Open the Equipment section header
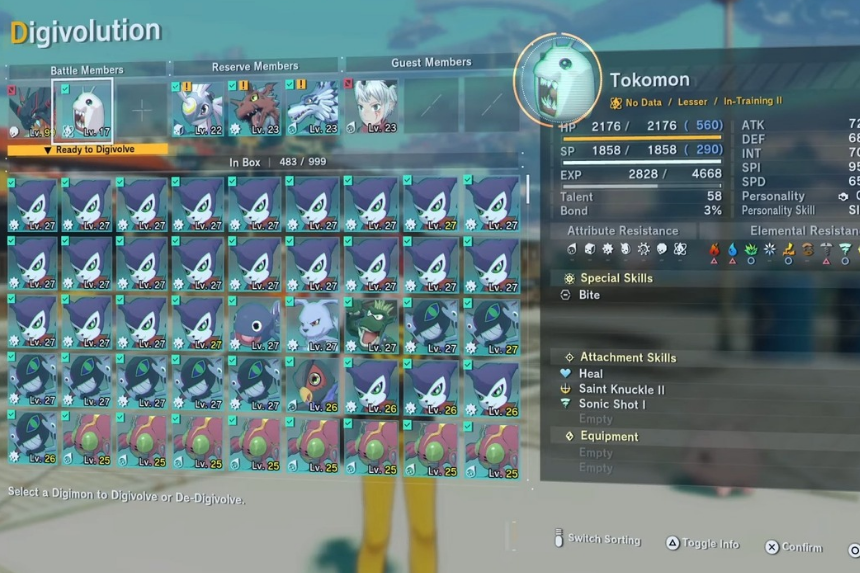This screenshot has width=860, height=573. (x=609, y=436)
